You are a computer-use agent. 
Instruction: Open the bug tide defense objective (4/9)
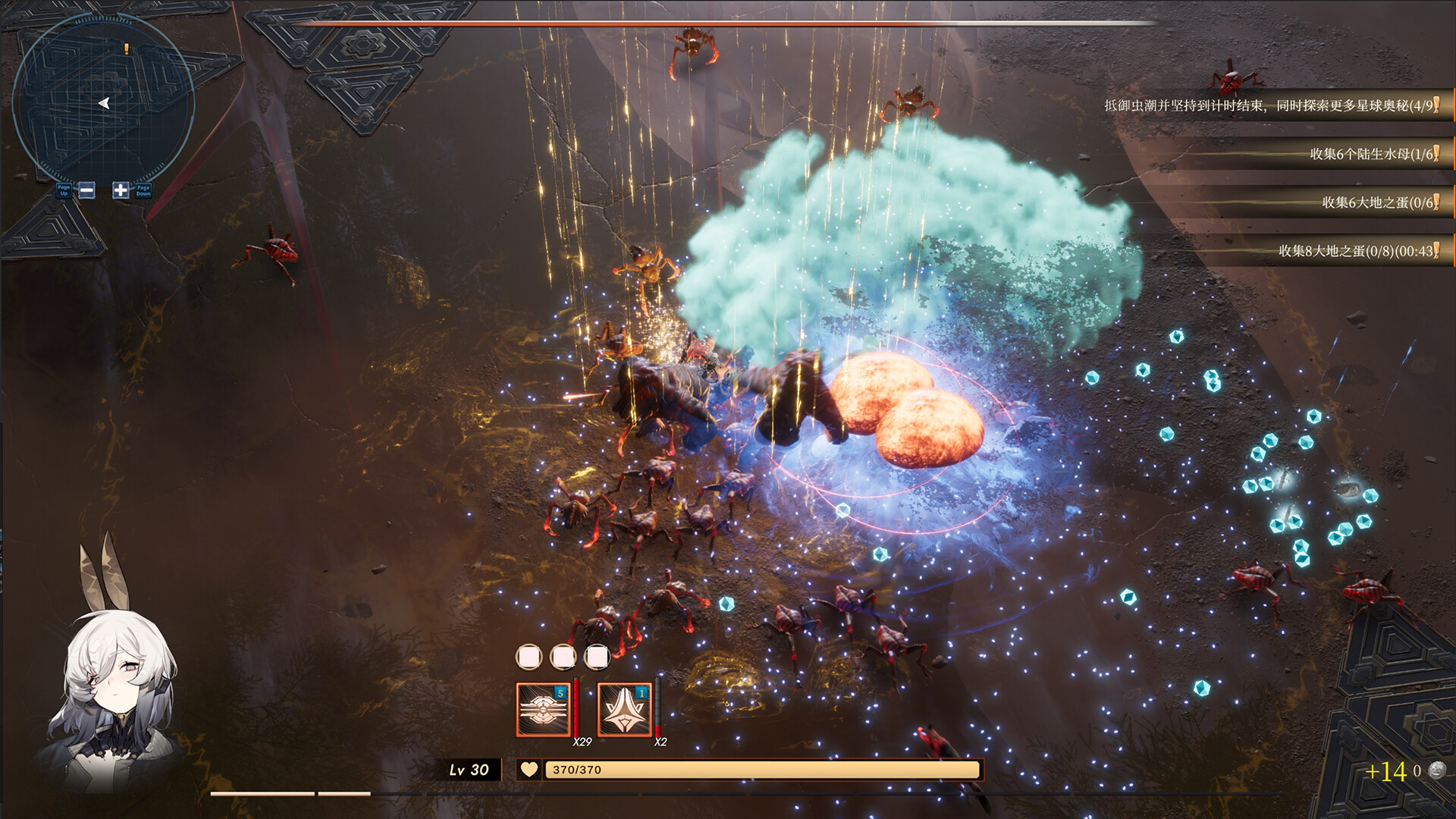1270,105
